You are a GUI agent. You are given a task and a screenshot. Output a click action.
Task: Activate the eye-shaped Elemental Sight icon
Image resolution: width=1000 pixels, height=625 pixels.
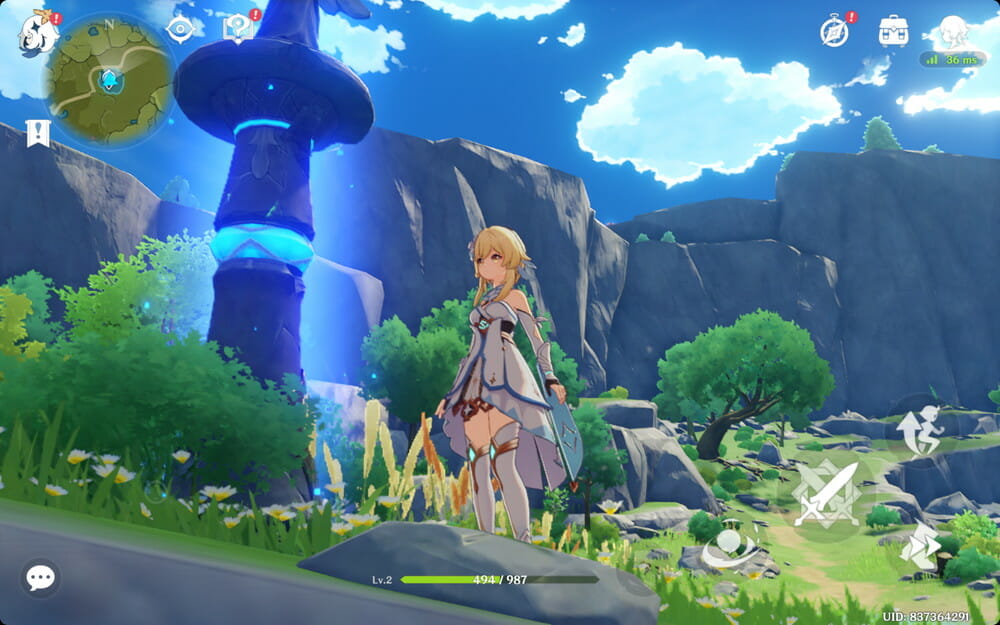click(180, 30)
